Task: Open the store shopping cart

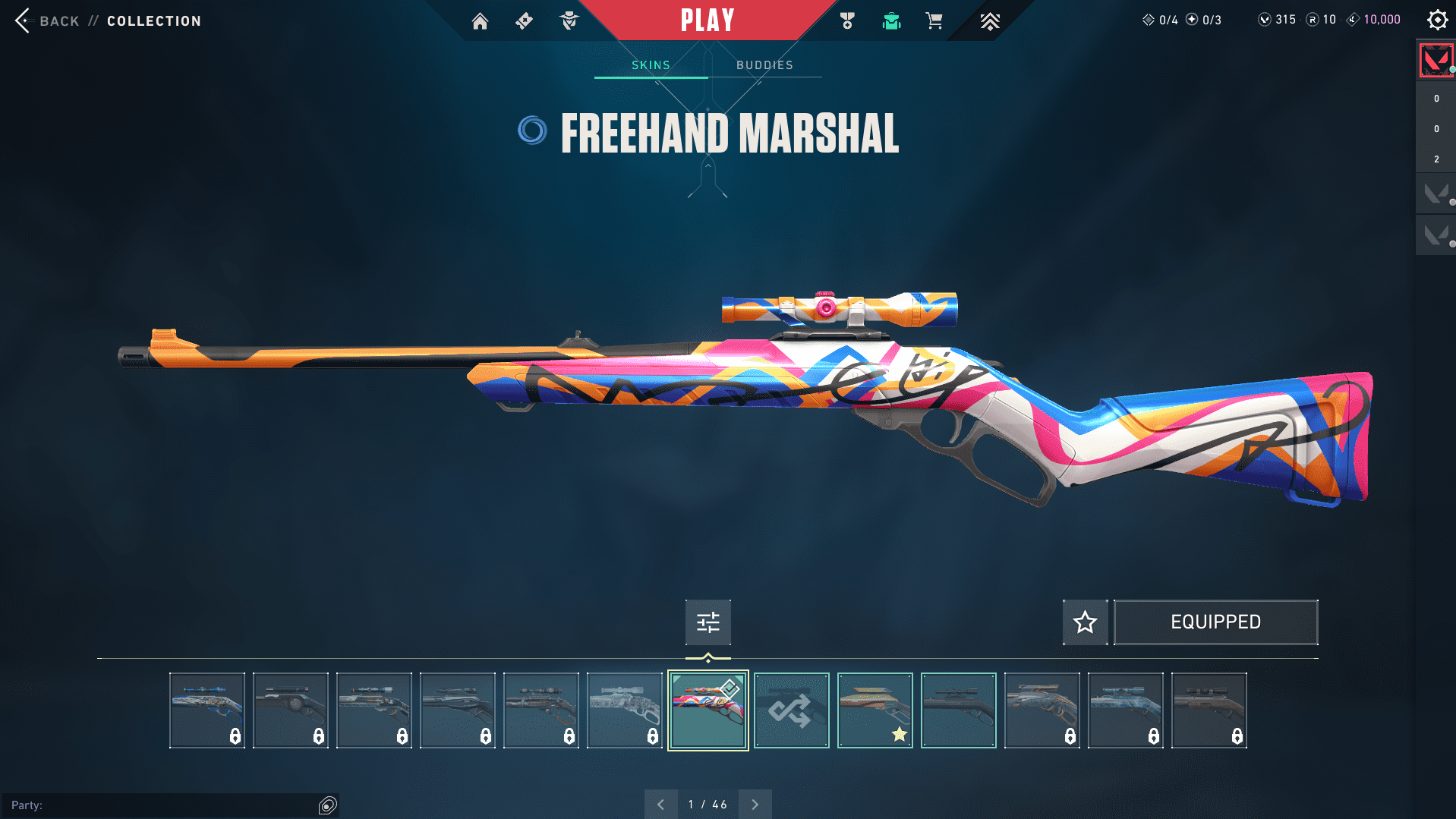Action: [934, 21]
